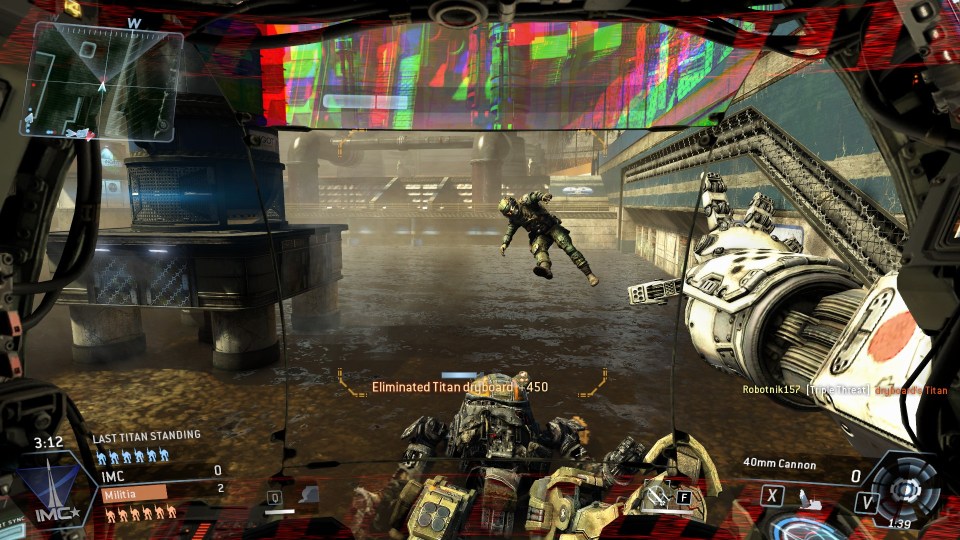Activate the ordnance icon beside the X prompt

804,496
